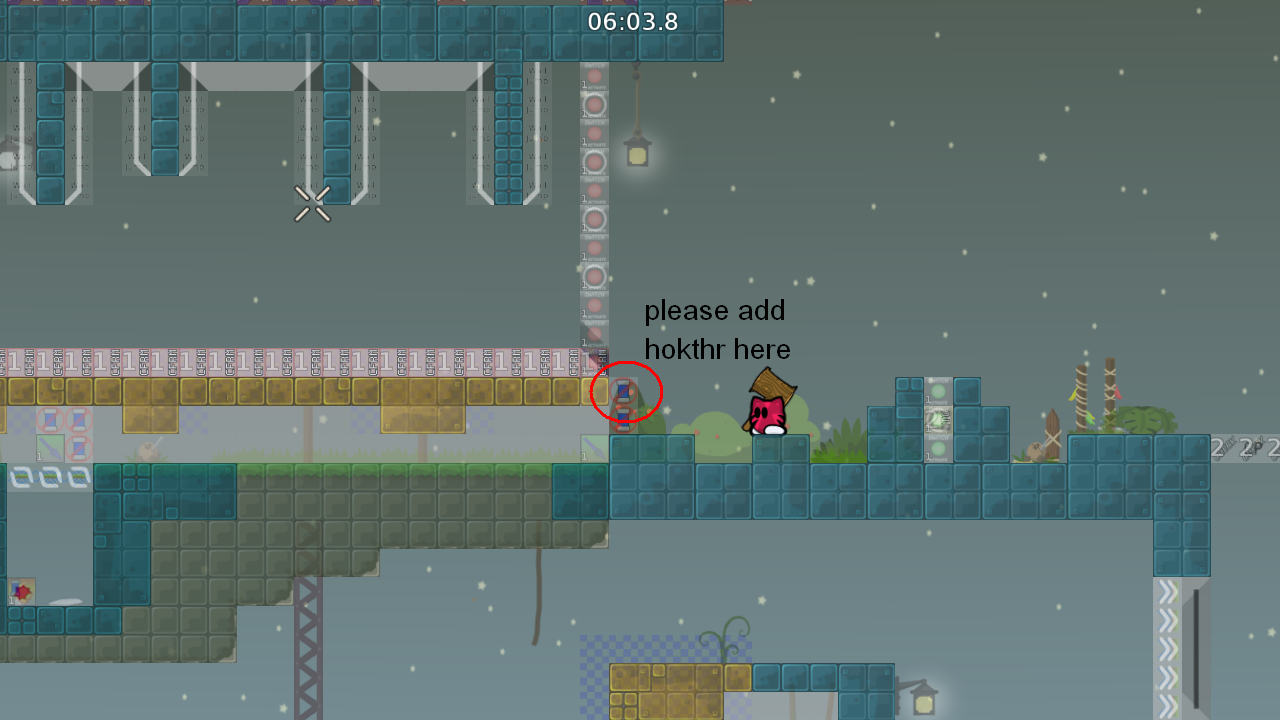Toggle the topmost red activate switch
Image resolution: width=1280 pixels, height=720 pixels.
[593, 75]
